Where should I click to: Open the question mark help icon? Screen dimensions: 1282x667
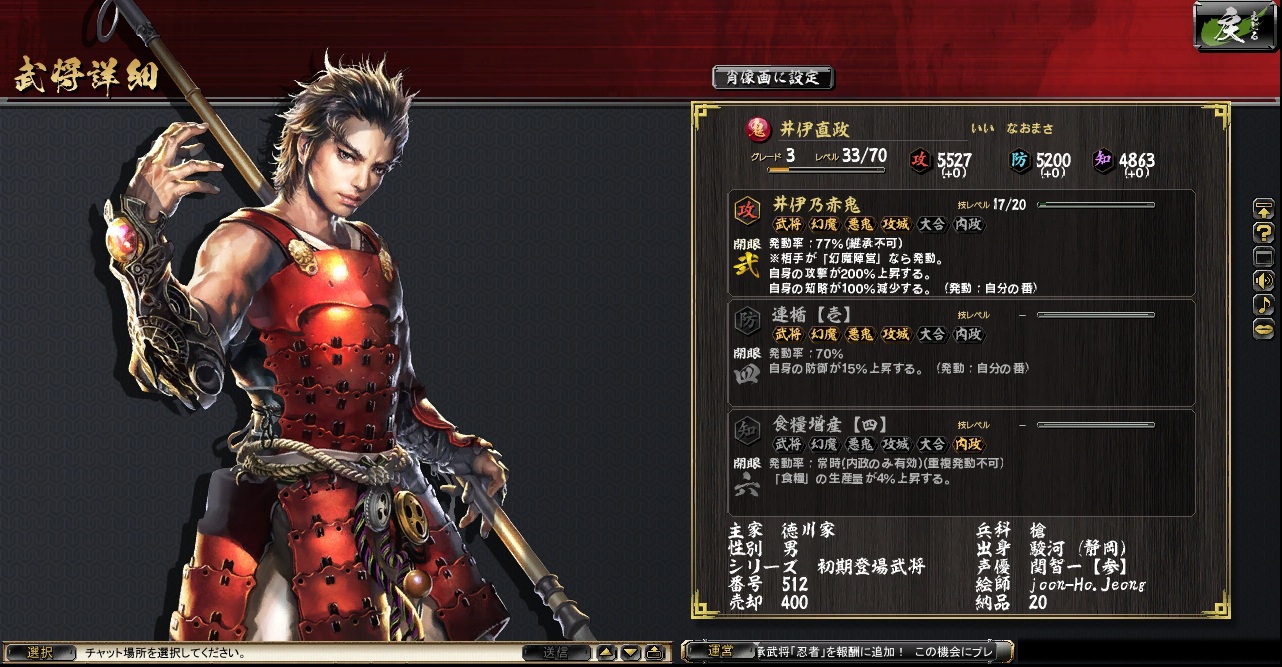pos(1263,233)
